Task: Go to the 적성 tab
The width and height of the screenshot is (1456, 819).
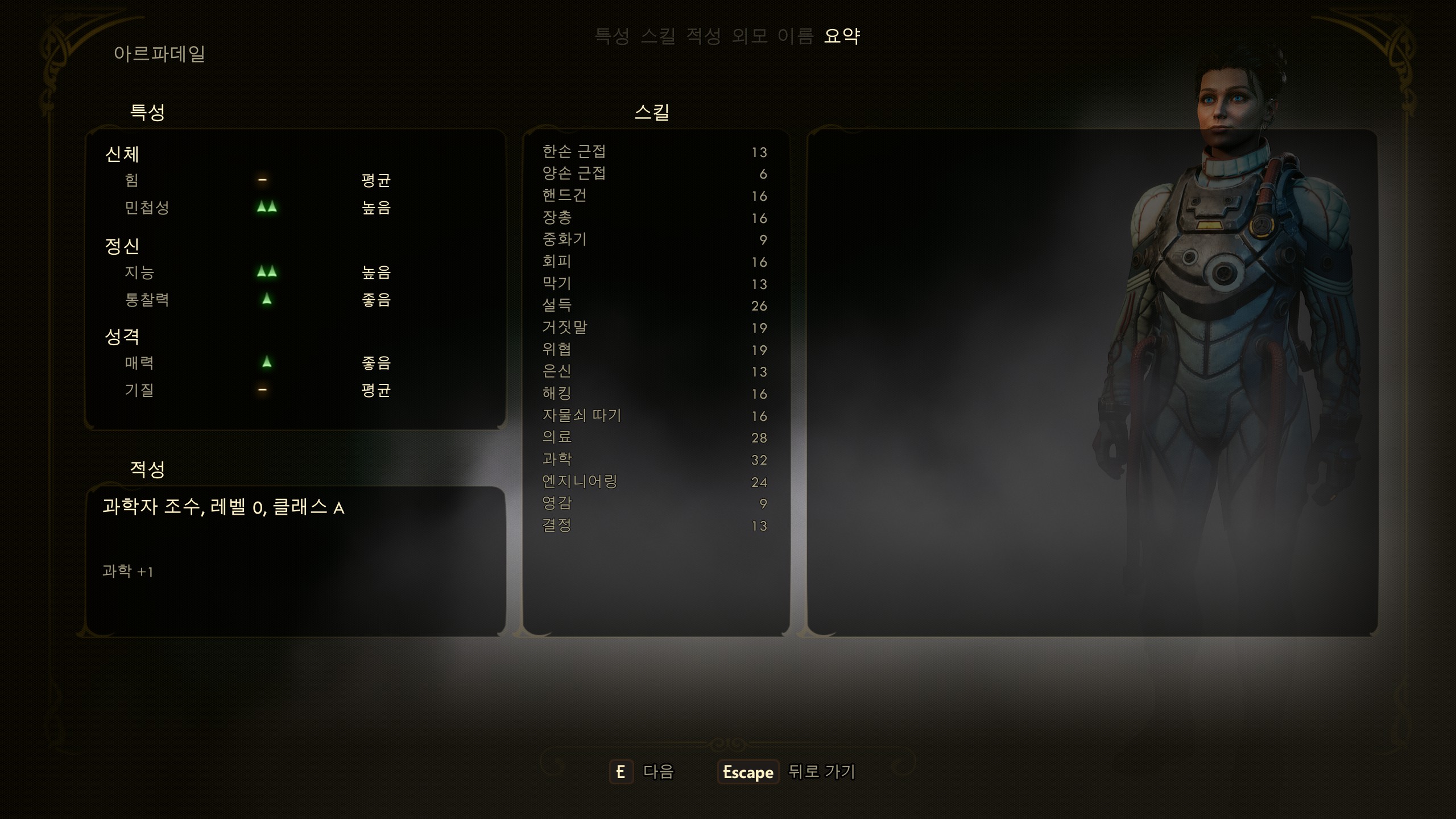Action: pyautogui.click(x=703, y=36)
